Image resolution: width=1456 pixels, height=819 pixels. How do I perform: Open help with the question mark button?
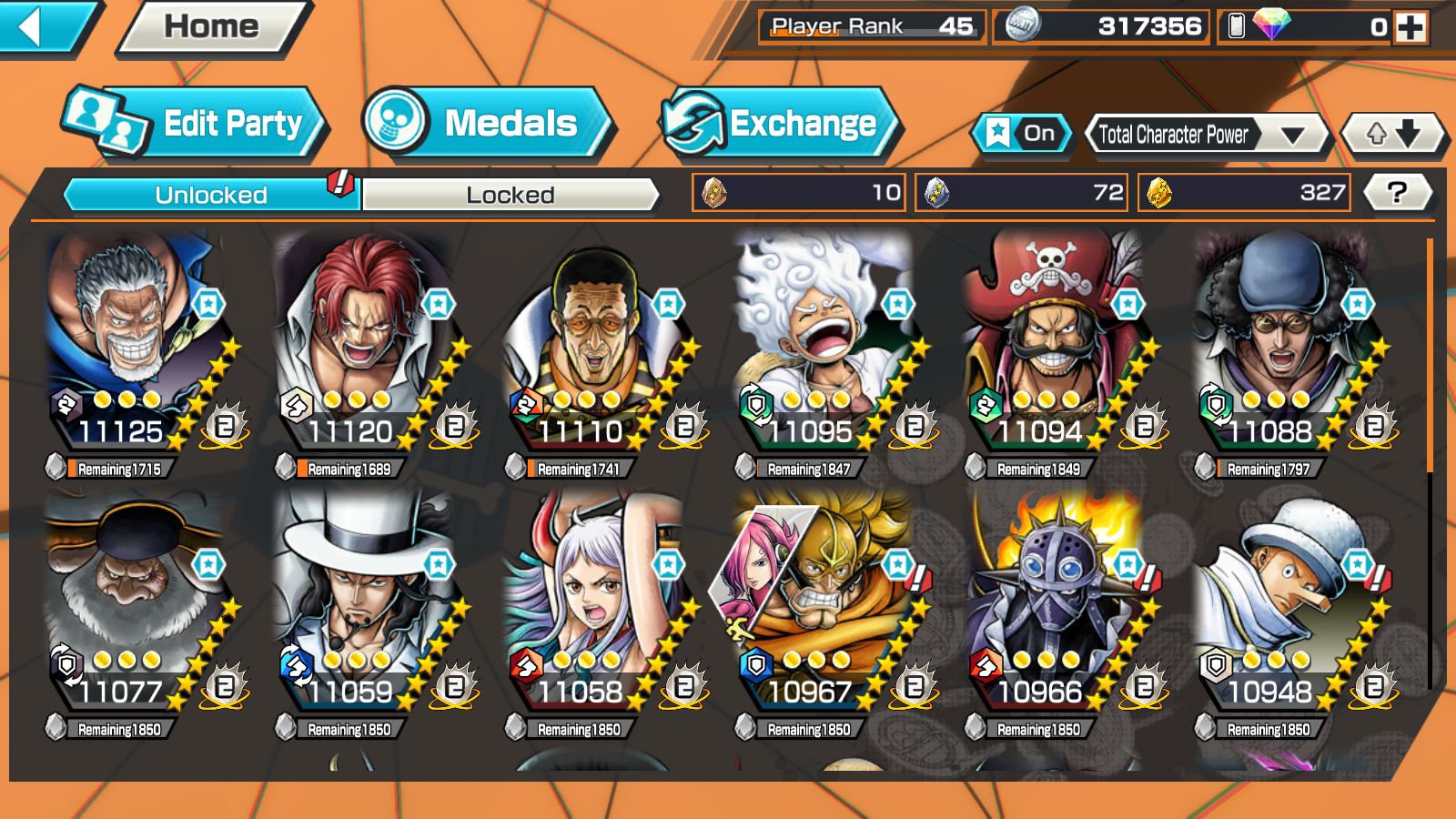point(1397,192)
